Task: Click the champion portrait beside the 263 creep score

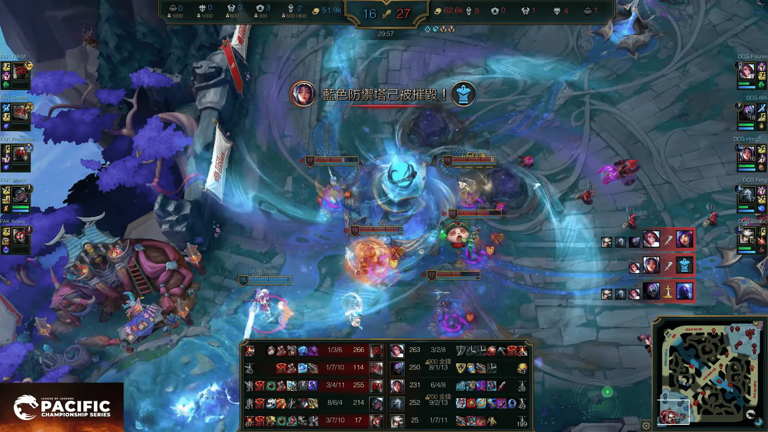Action: [x=397, y=350]
